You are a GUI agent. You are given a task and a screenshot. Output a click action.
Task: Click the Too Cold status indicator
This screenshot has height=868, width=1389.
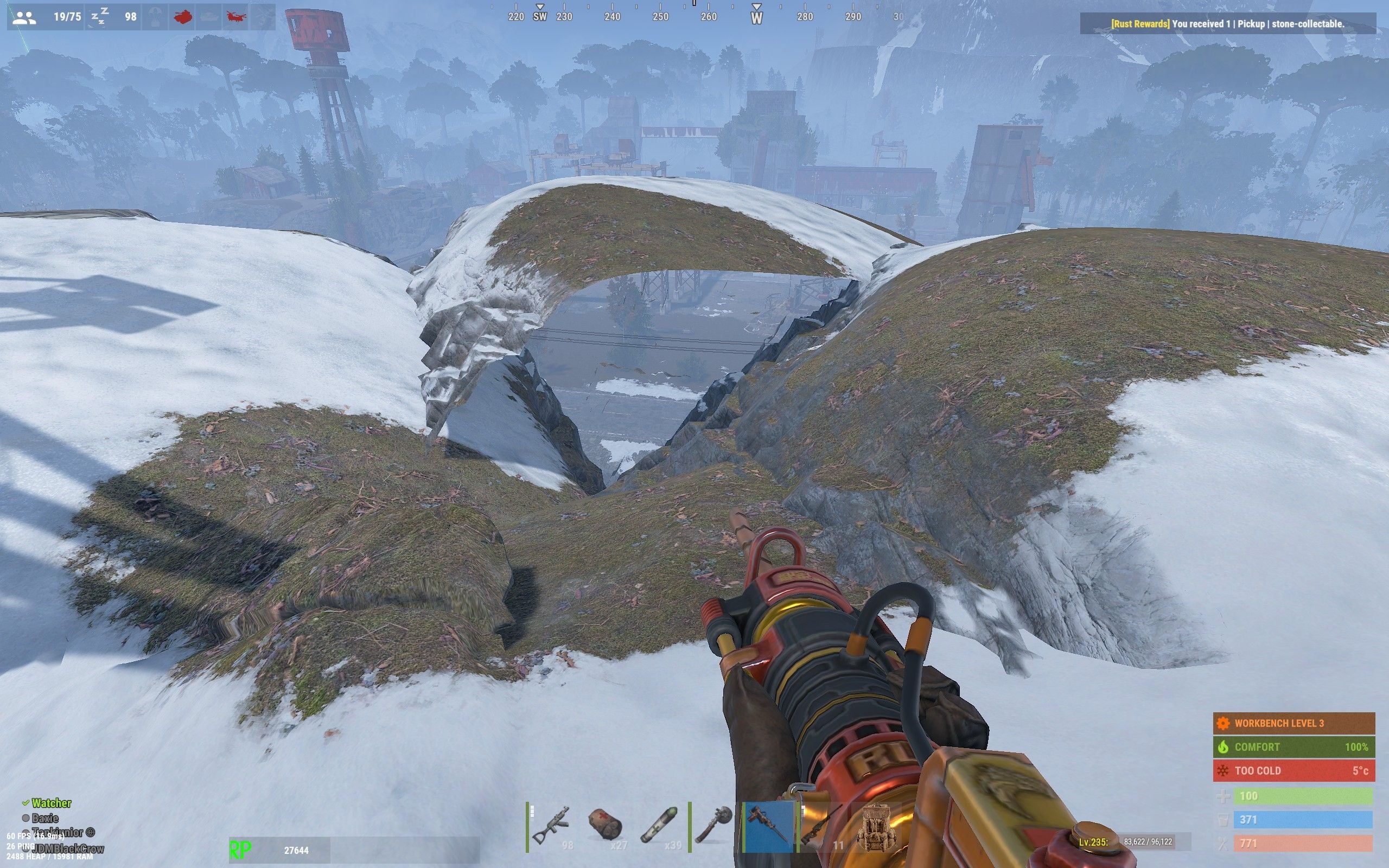click(1294, 770)
